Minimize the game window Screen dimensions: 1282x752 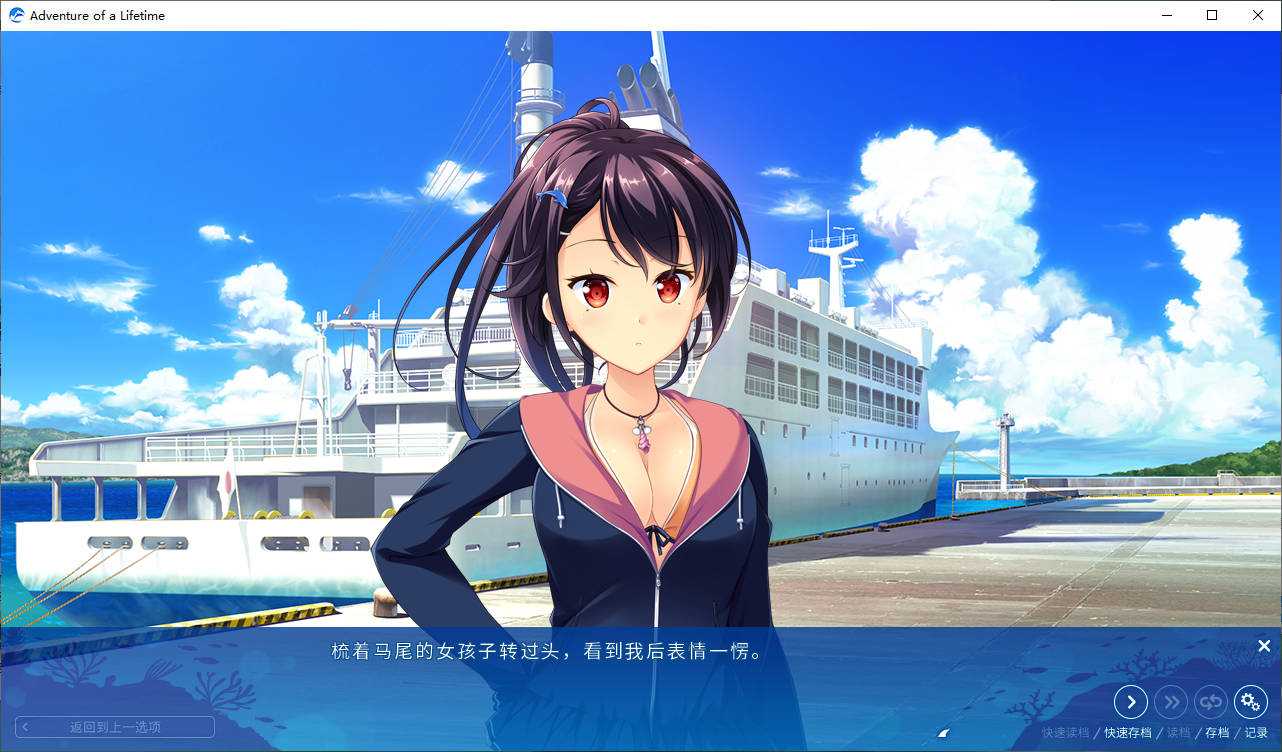[x=1166, y=15]
